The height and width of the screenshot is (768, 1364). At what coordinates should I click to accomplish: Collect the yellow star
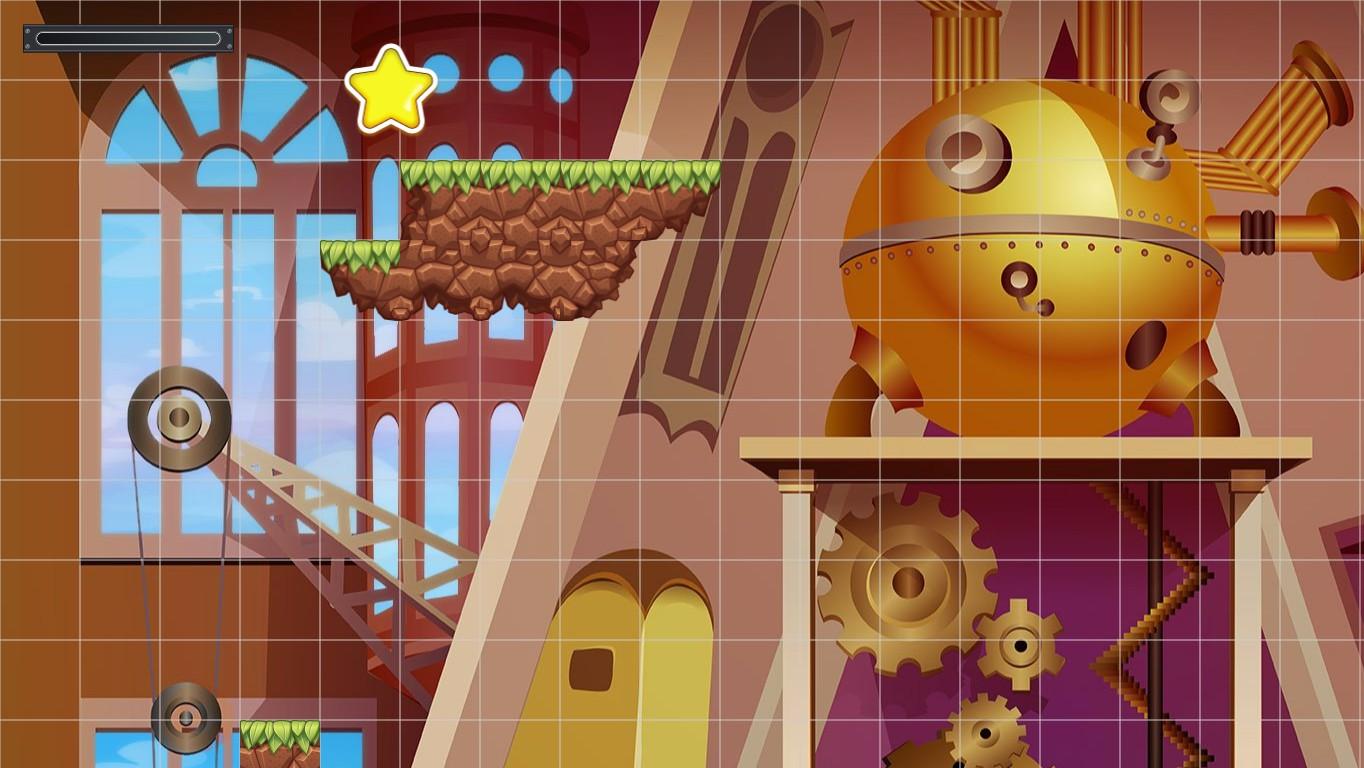point(390,90)
